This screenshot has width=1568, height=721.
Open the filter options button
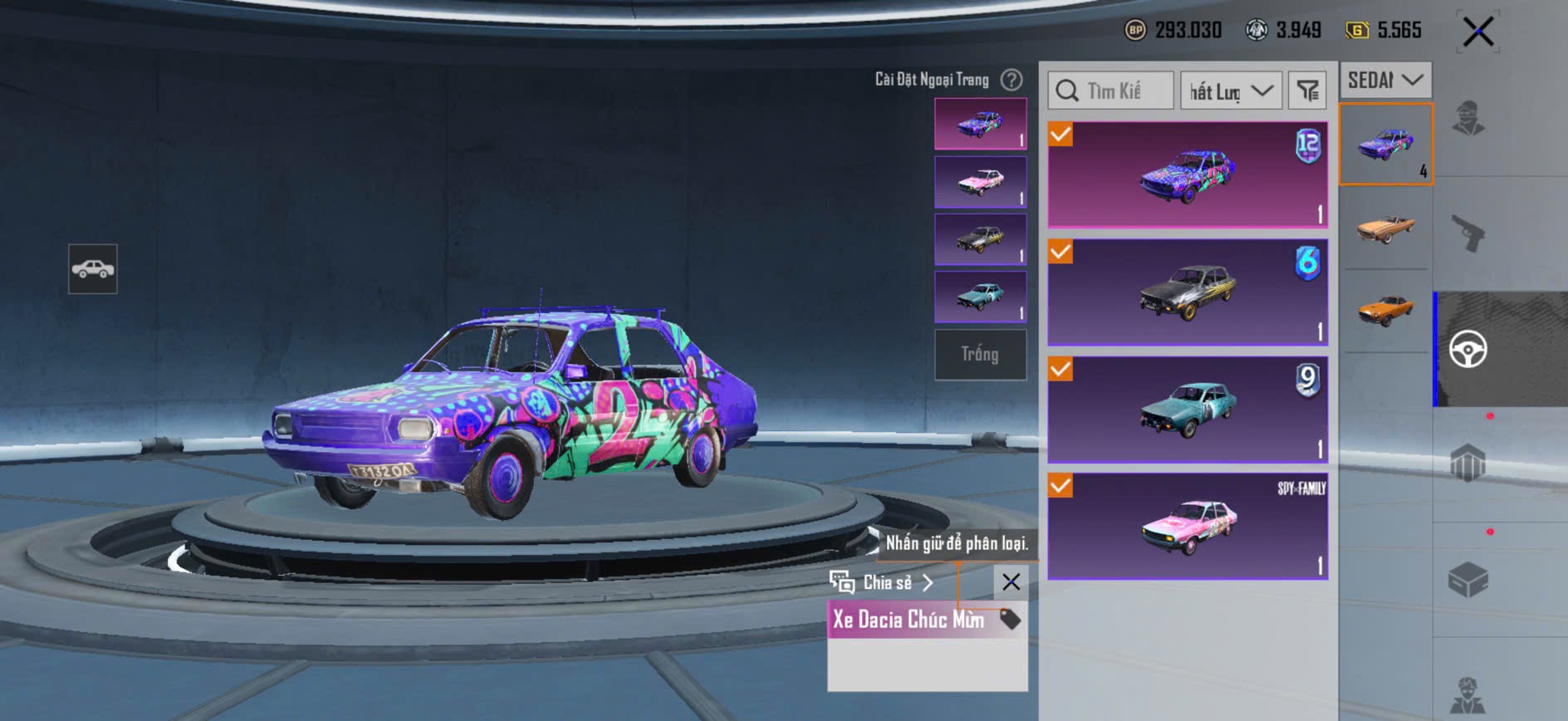[x=1307, y=91]
